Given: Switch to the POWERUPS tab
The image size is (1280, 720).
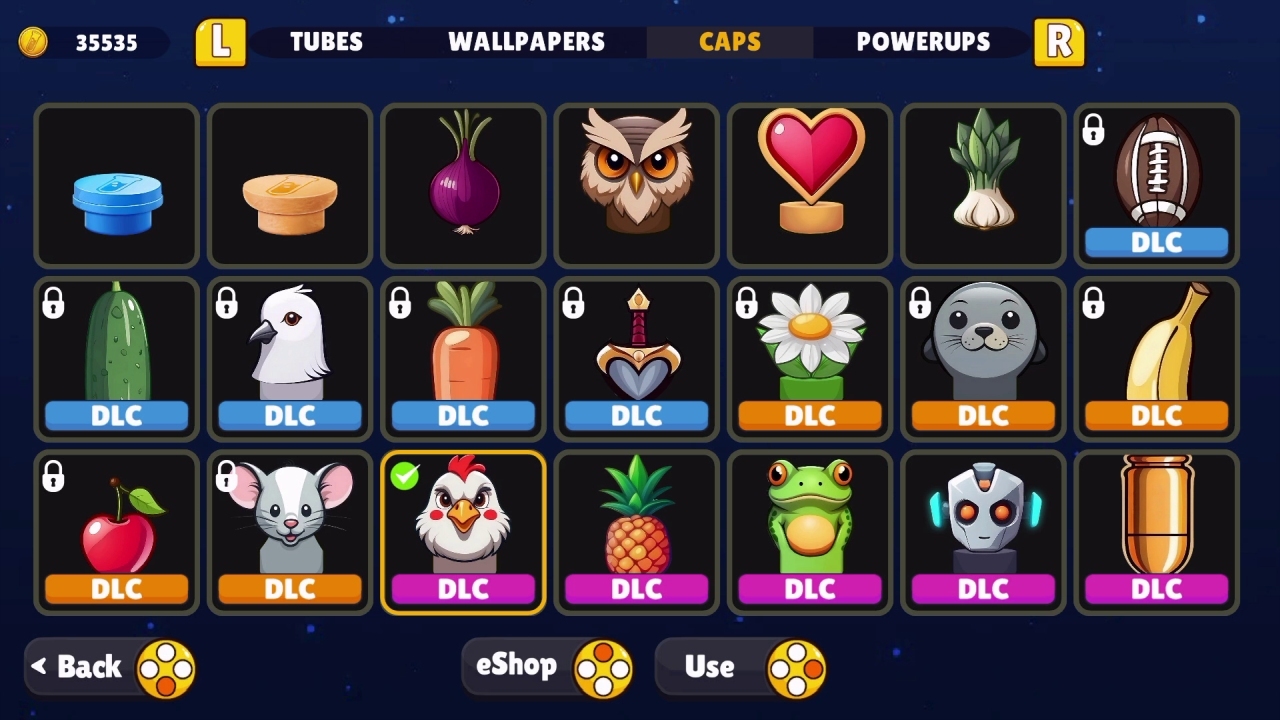Looking at the screenshot, I should [923, 42].
